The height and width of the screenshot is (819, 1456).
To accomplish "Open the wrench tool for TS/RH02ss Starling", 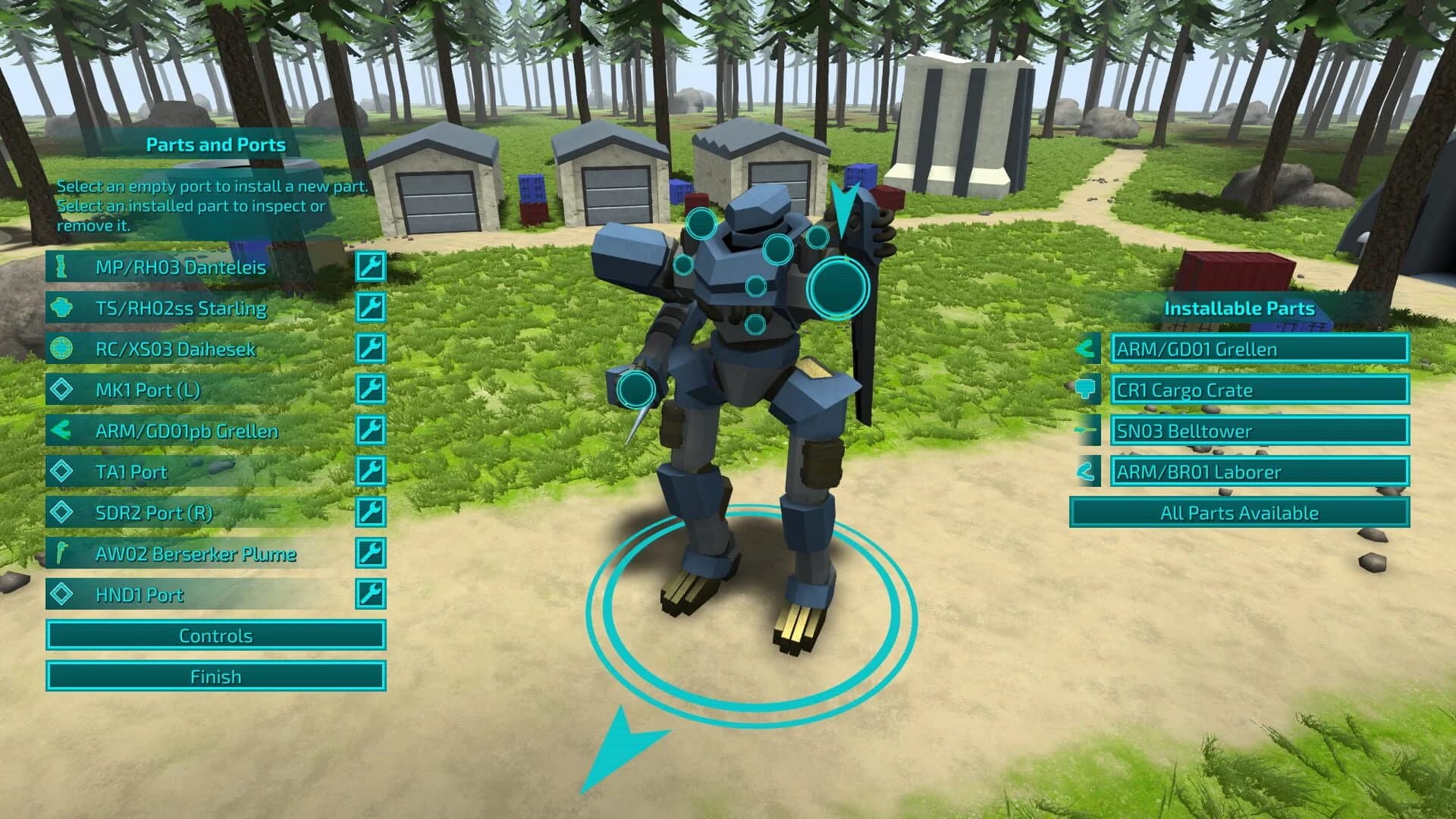I will pyautogui.click(x=371, y=308).
